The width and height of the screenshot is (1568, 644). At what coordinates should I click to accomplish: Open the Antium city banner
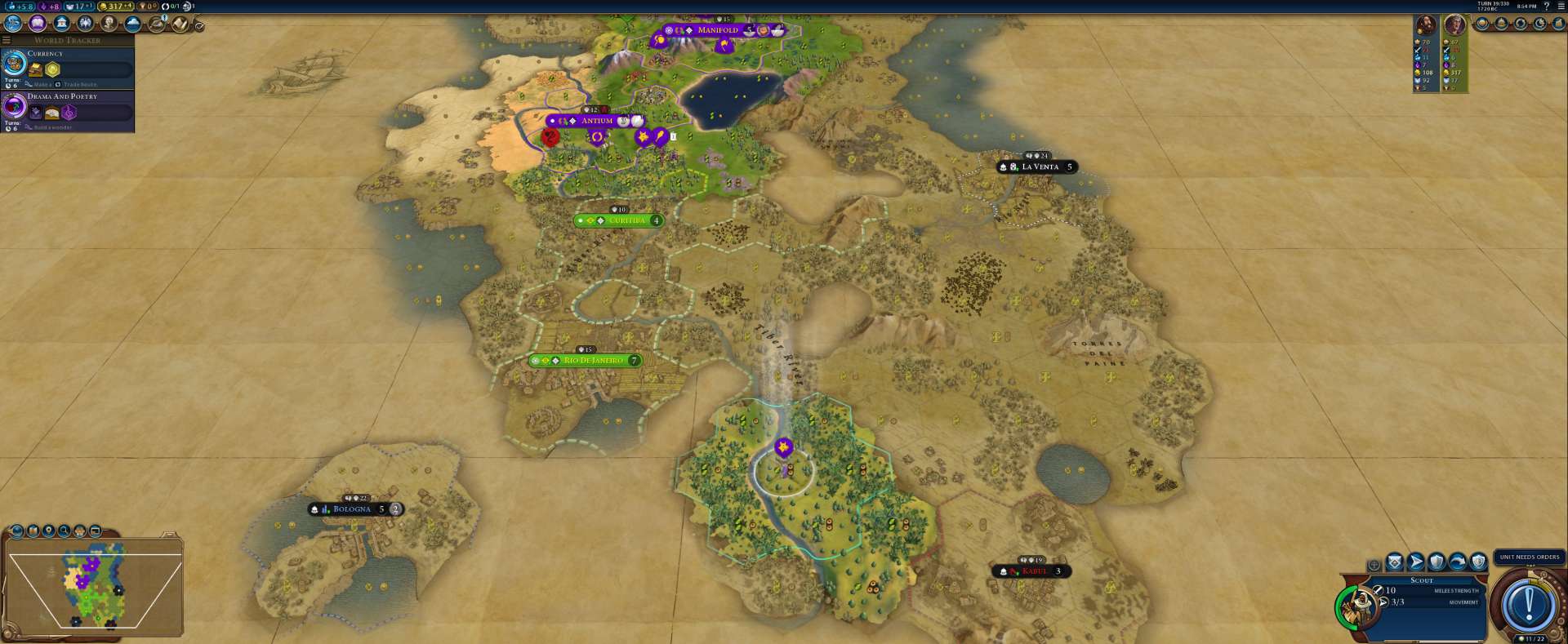coord(596,121)
